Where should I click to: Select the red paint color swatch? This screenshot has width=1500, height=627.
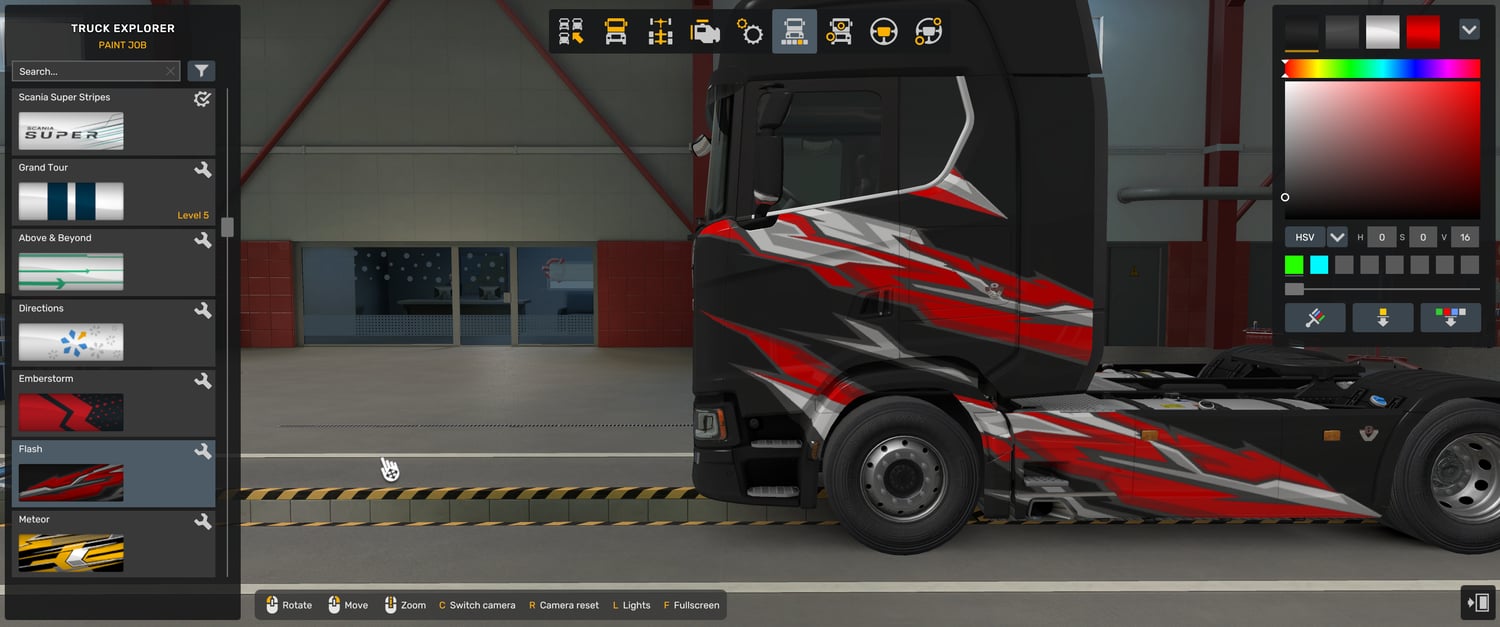point(1423,32)
